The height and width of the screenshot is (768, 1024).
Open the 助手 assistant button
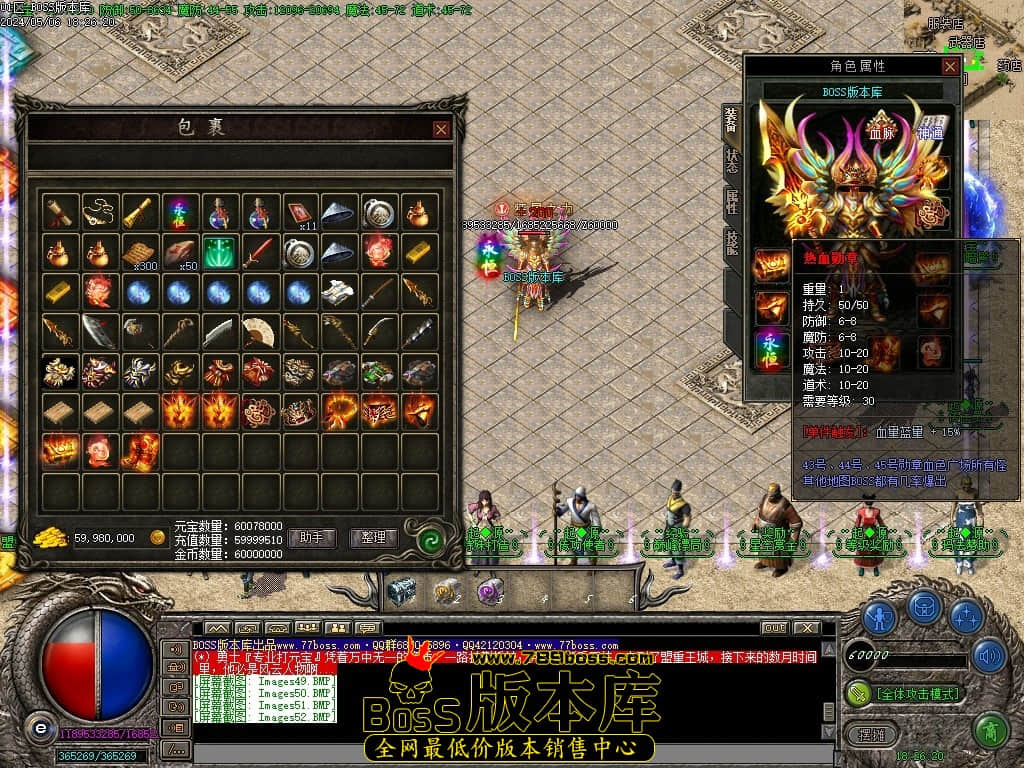point(312,538)
